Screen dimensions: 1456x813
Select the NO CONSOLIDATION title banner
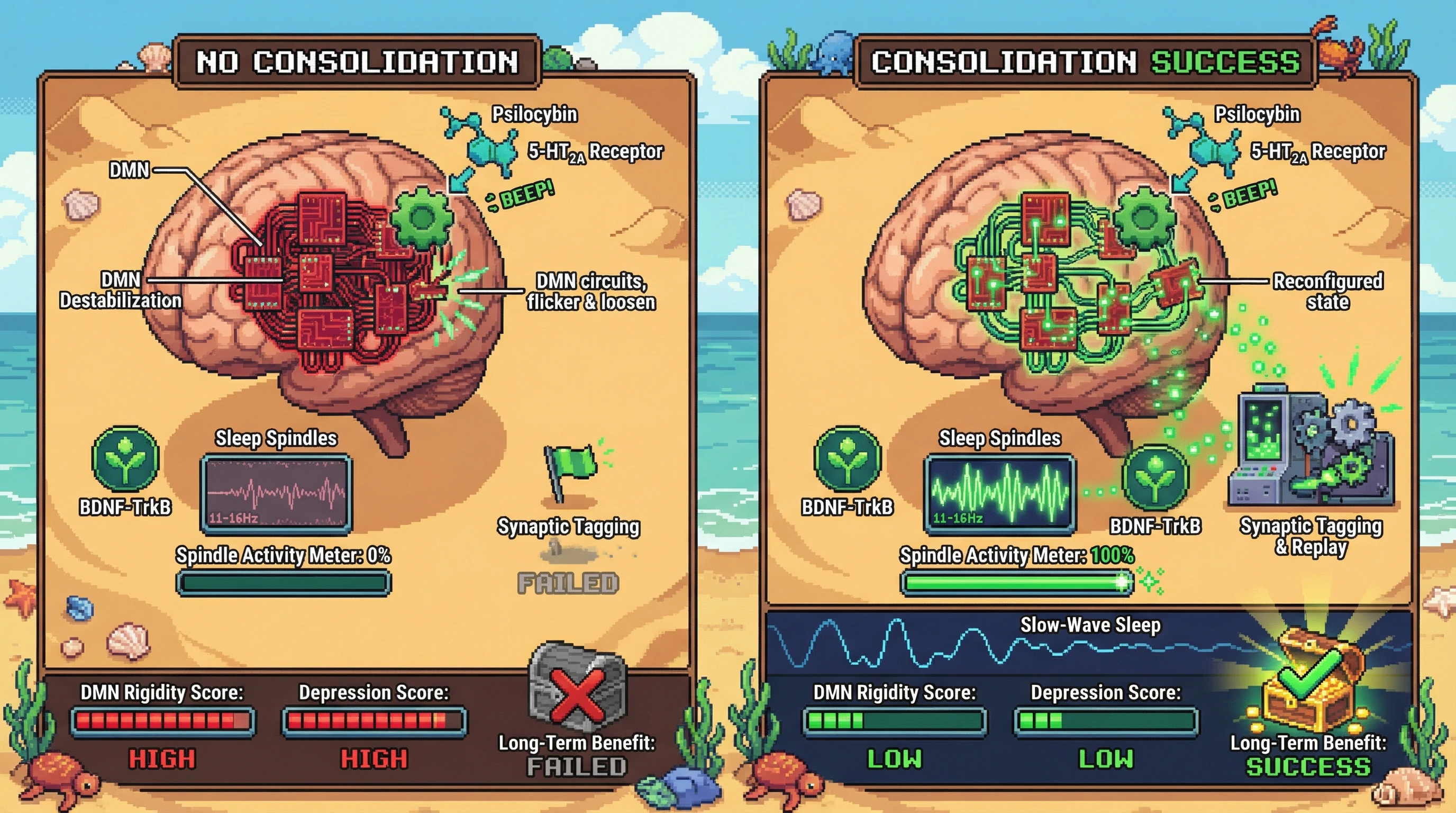coord(357,61)
